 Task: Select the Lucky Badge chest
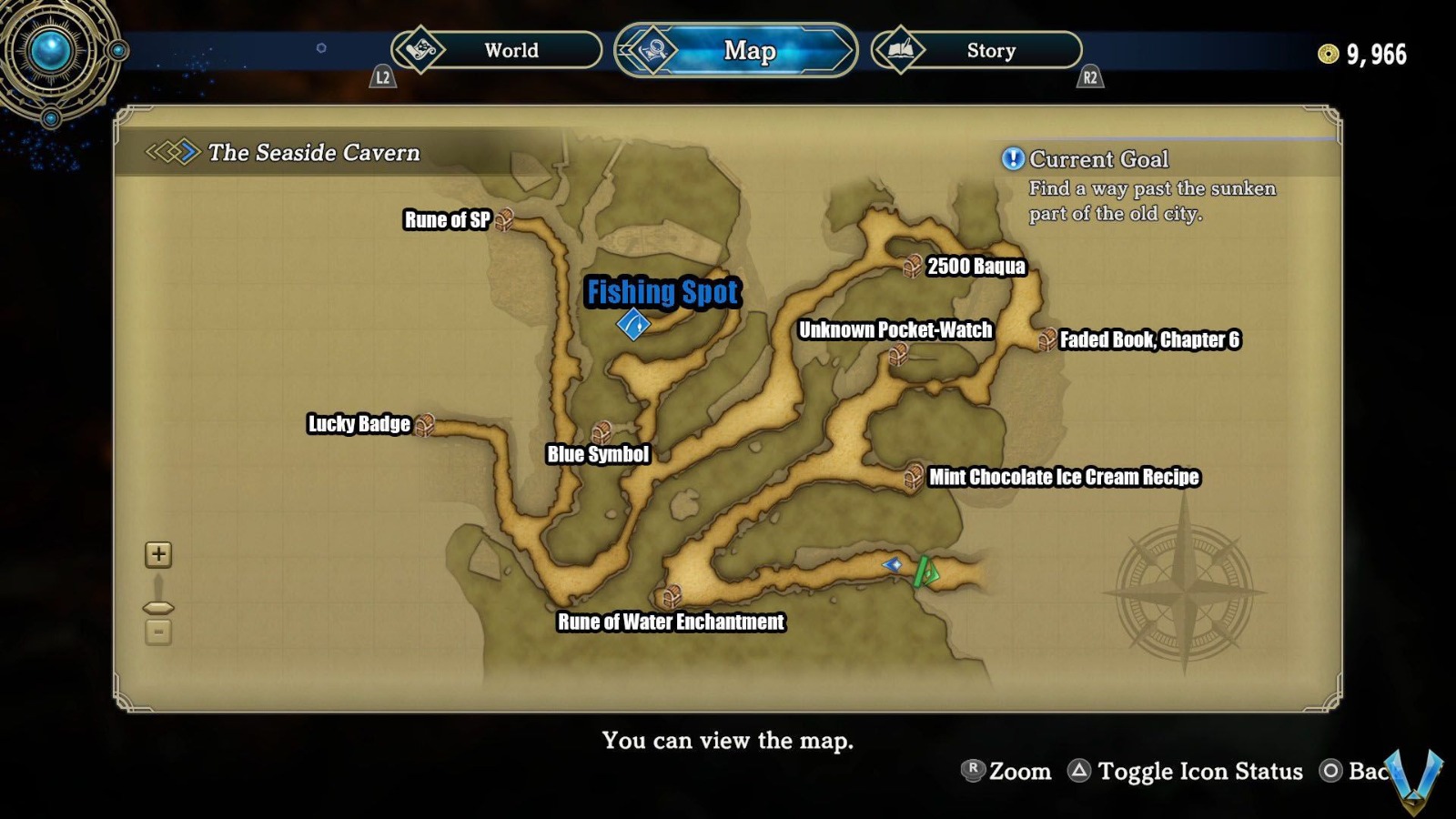[426, 424]
